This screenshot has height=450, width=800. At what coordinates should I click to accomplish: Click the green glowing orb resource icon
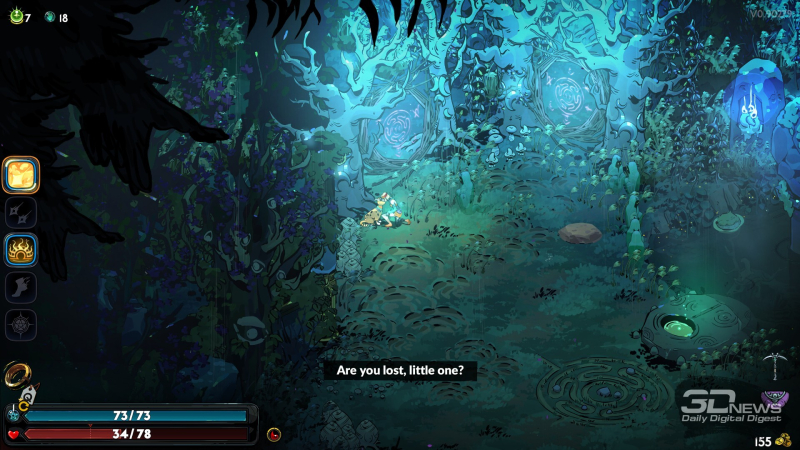pos(16,17)
